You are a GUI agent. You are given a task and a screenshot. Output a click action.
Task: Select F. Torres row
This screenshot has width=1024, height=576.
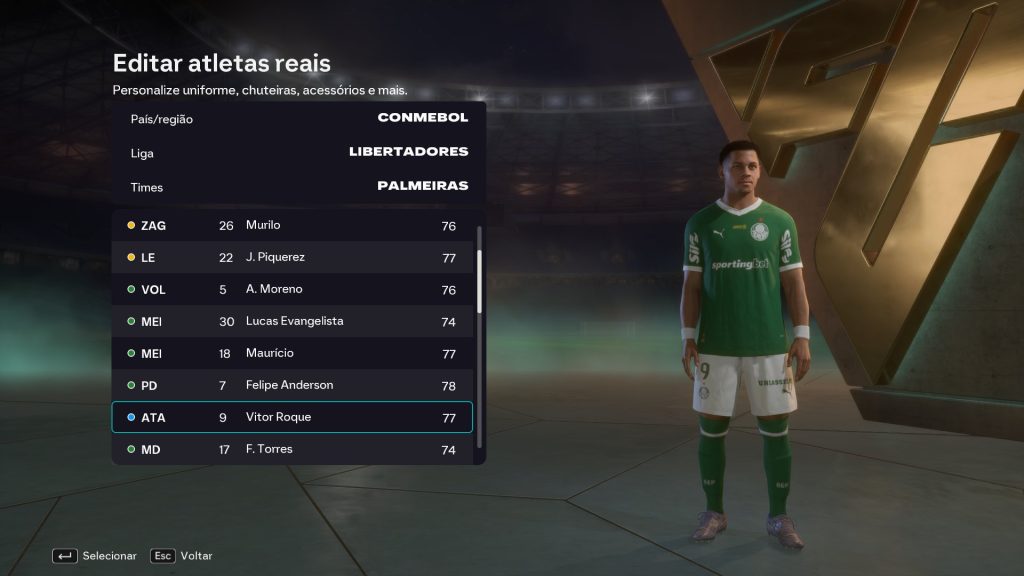pos(291,450)
